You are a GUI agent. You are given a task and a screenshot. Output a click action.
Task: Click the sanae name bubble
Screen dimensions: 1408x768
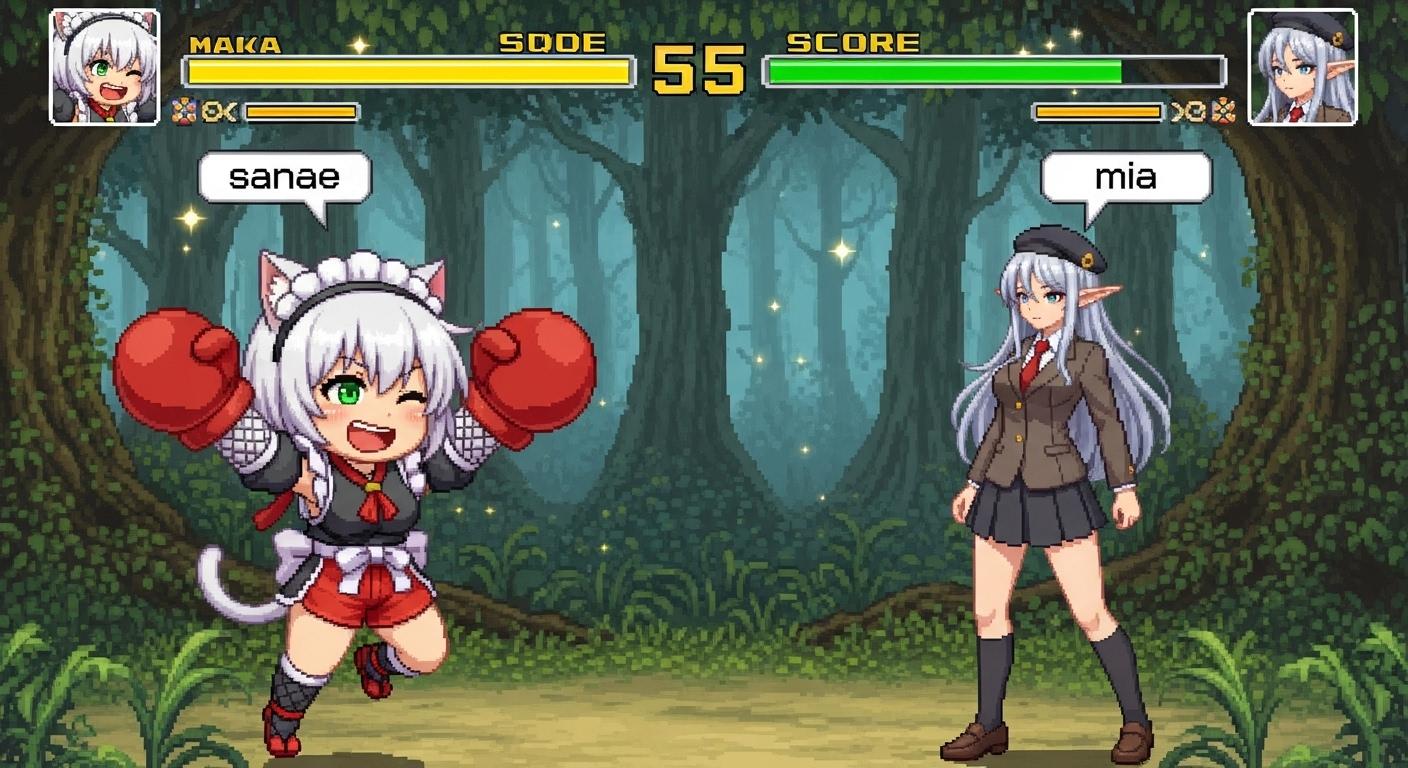tap(285, 179)
